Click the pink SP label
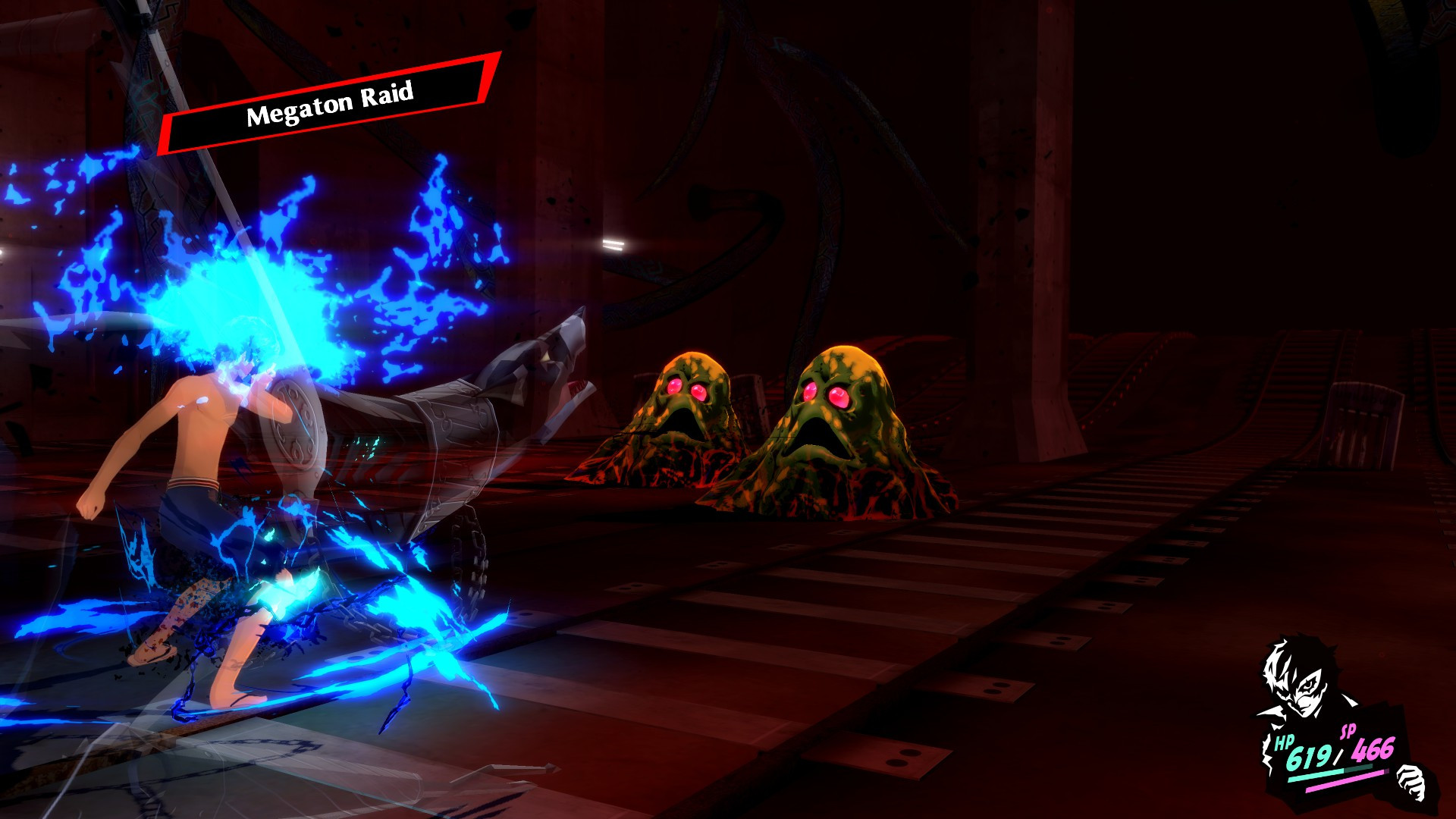Screen dimensions: 1456x819 click(1348, 730)
